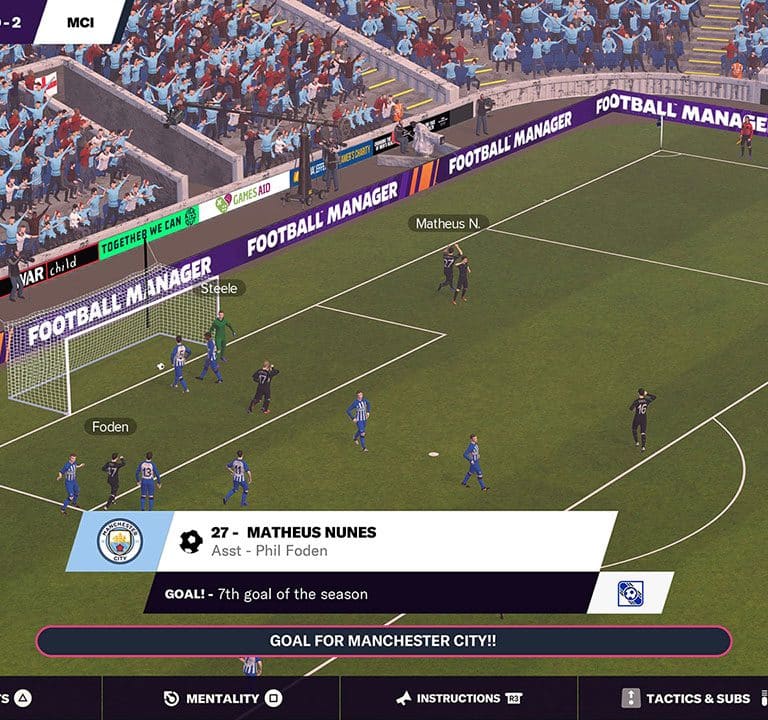This screenshot has height=720, width=768.
Task: Select the Steele goalkeeper name tag
Action: pyautogui.click(x=219, y=288)
